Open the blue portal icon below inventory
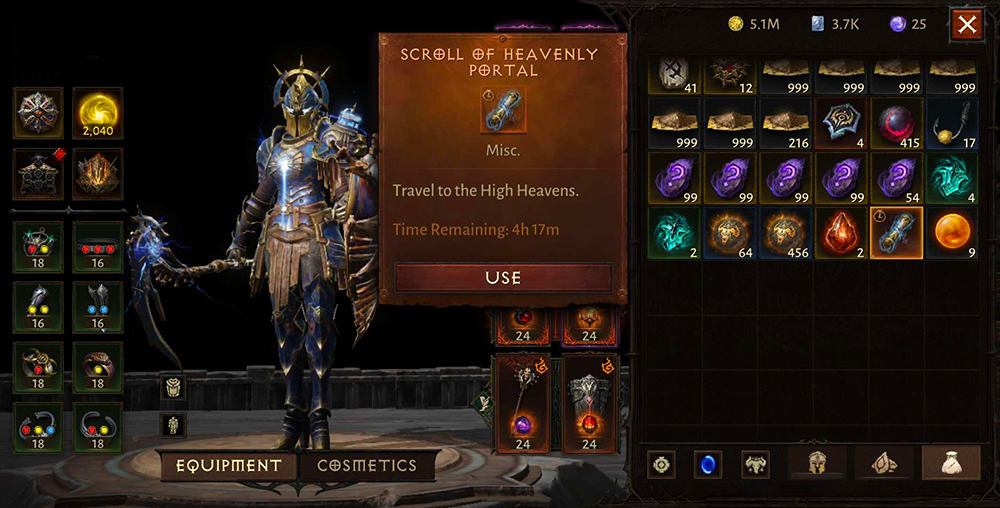The height and width of the screenshot is (508, 1000). pos(708,464)
